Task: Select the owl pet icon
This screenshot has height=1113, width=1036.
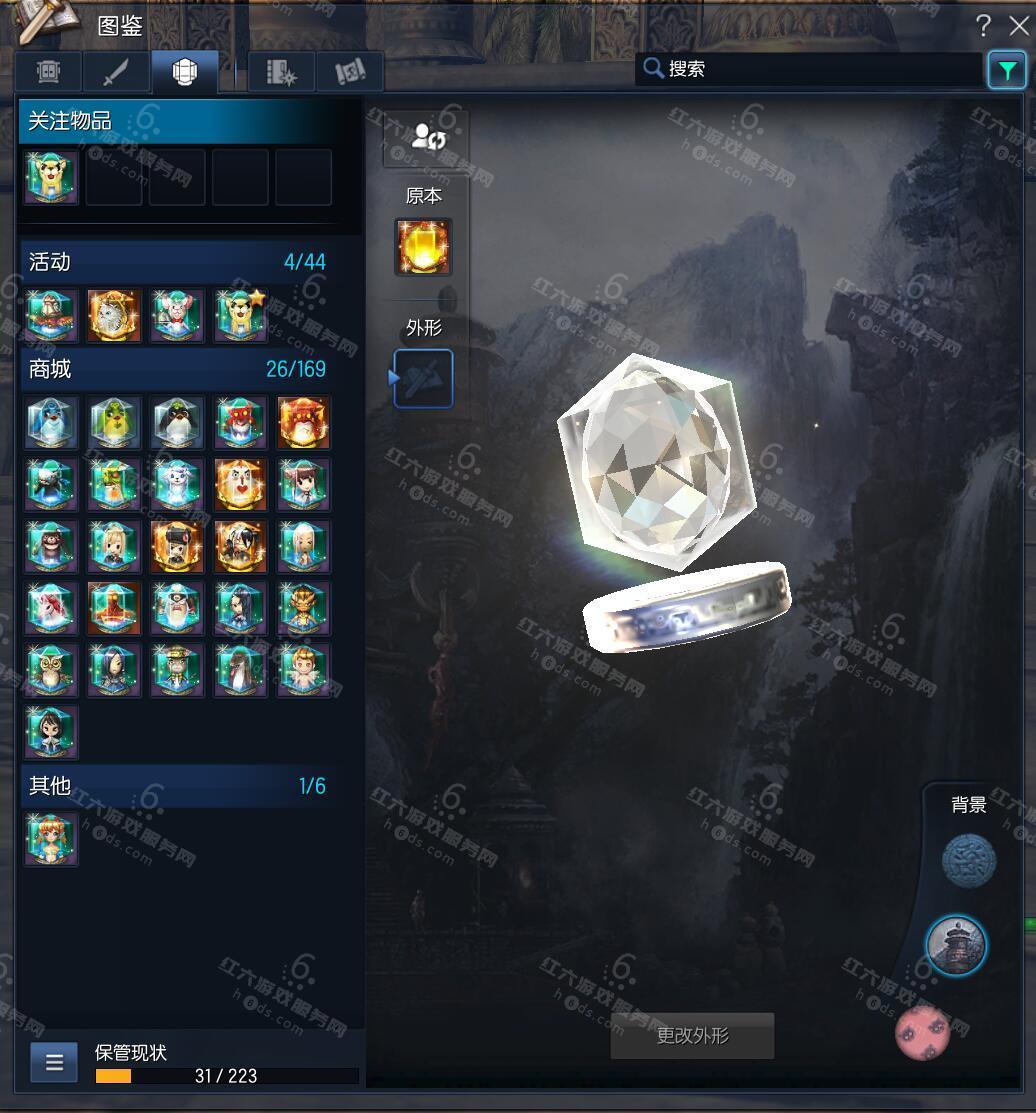Action: click(51, 669)
